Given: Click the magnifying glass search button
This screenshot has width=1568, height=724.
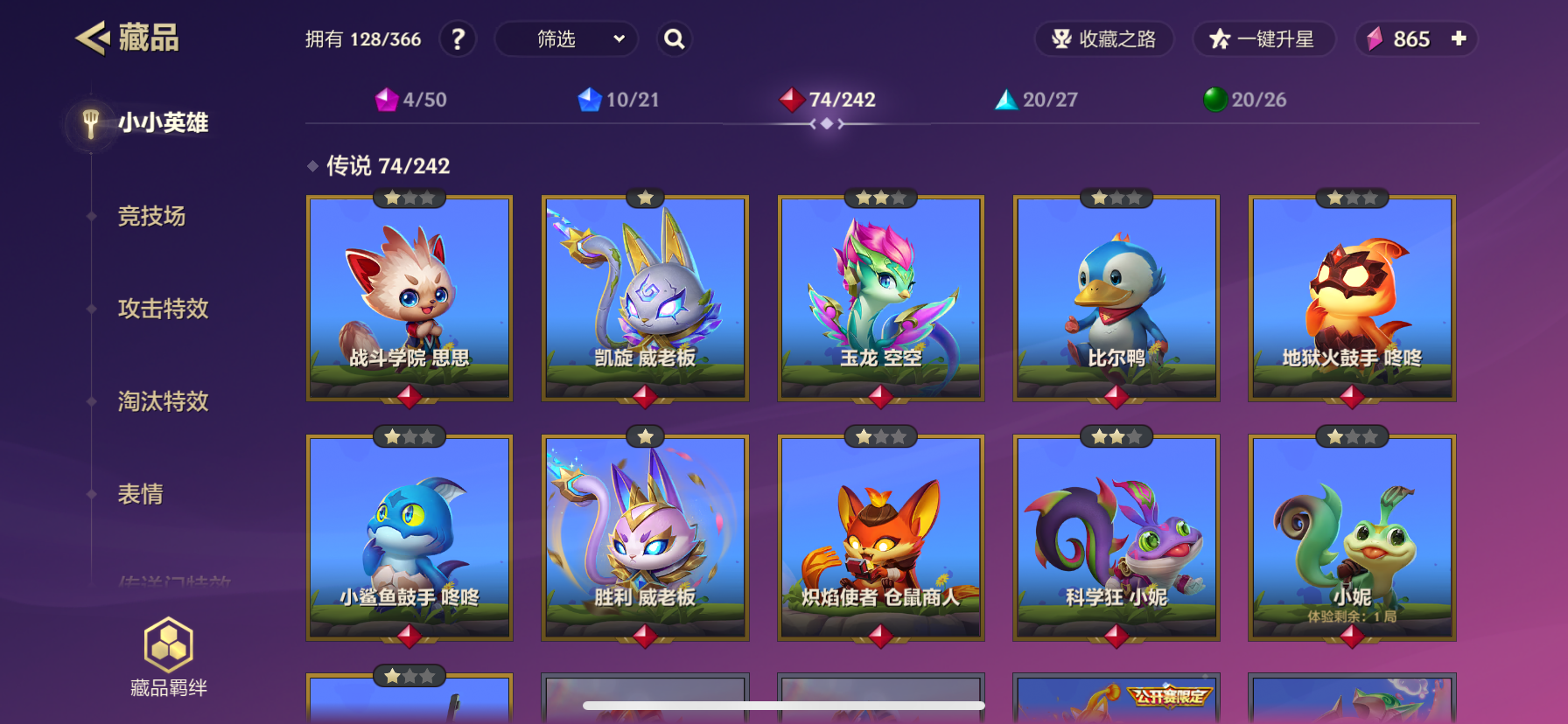Looking at the screenshot, I should point(674,39).
